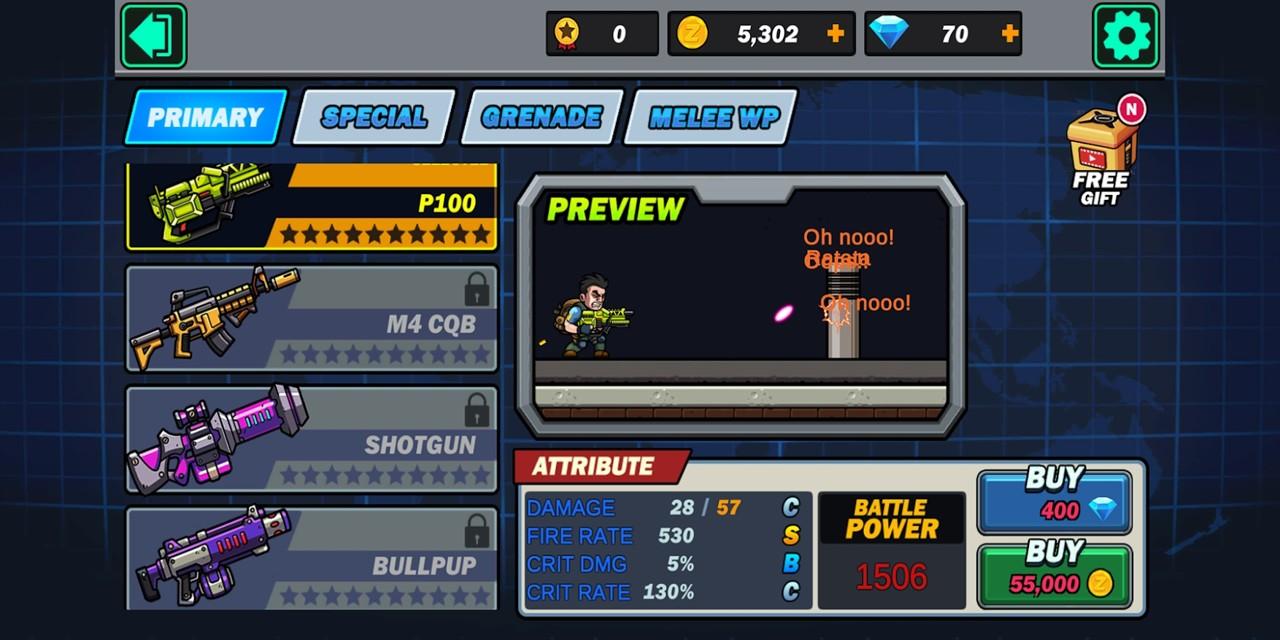Open the settings gear menu
Image resolution: width=1280 pixels, height=640 pixels.
pyautogui.click(x=1125, y=36)
